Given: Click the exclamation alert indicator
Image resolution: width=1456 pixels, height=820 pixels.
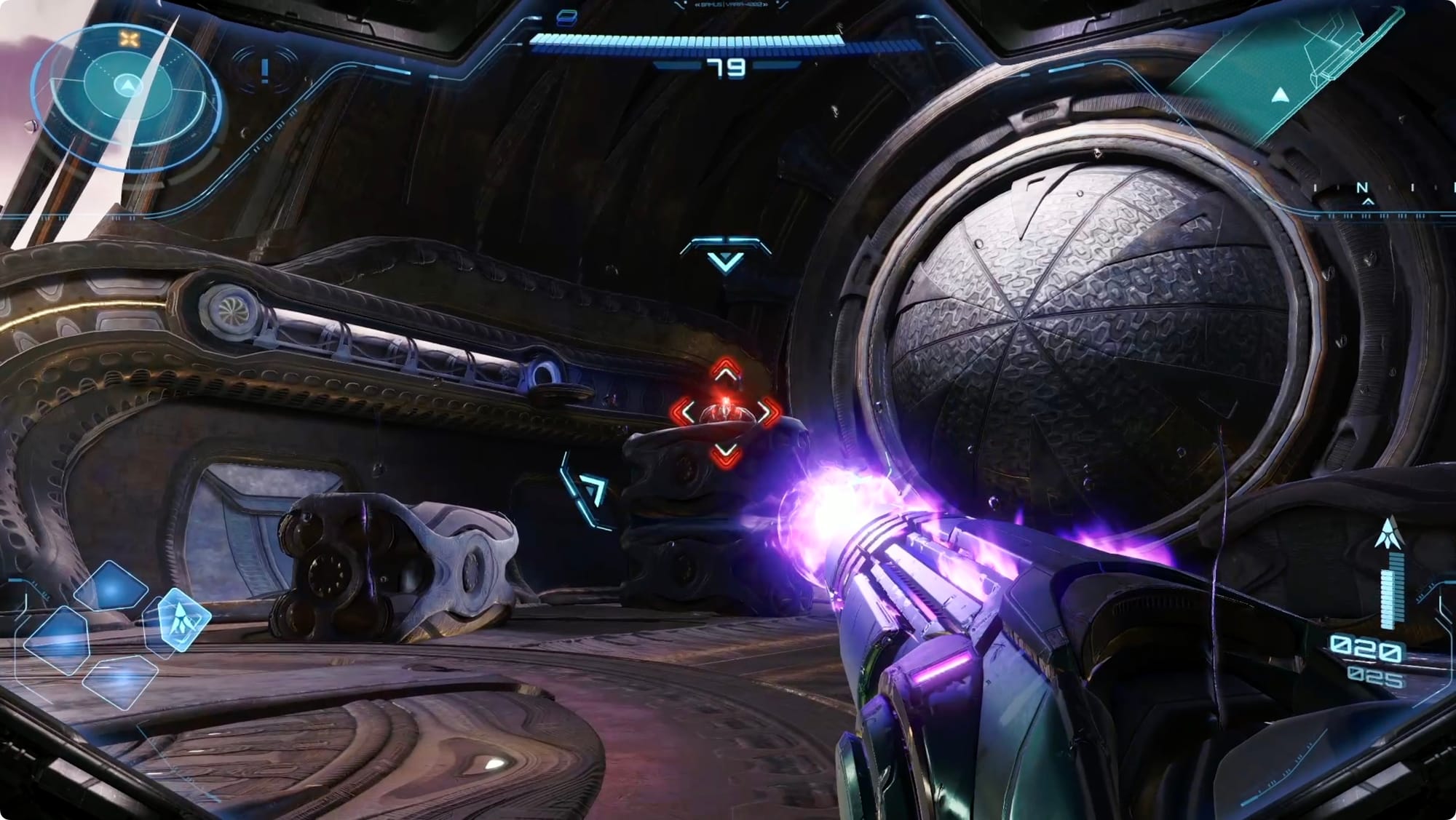Looking at the screenshot, I should pos(265,70).
